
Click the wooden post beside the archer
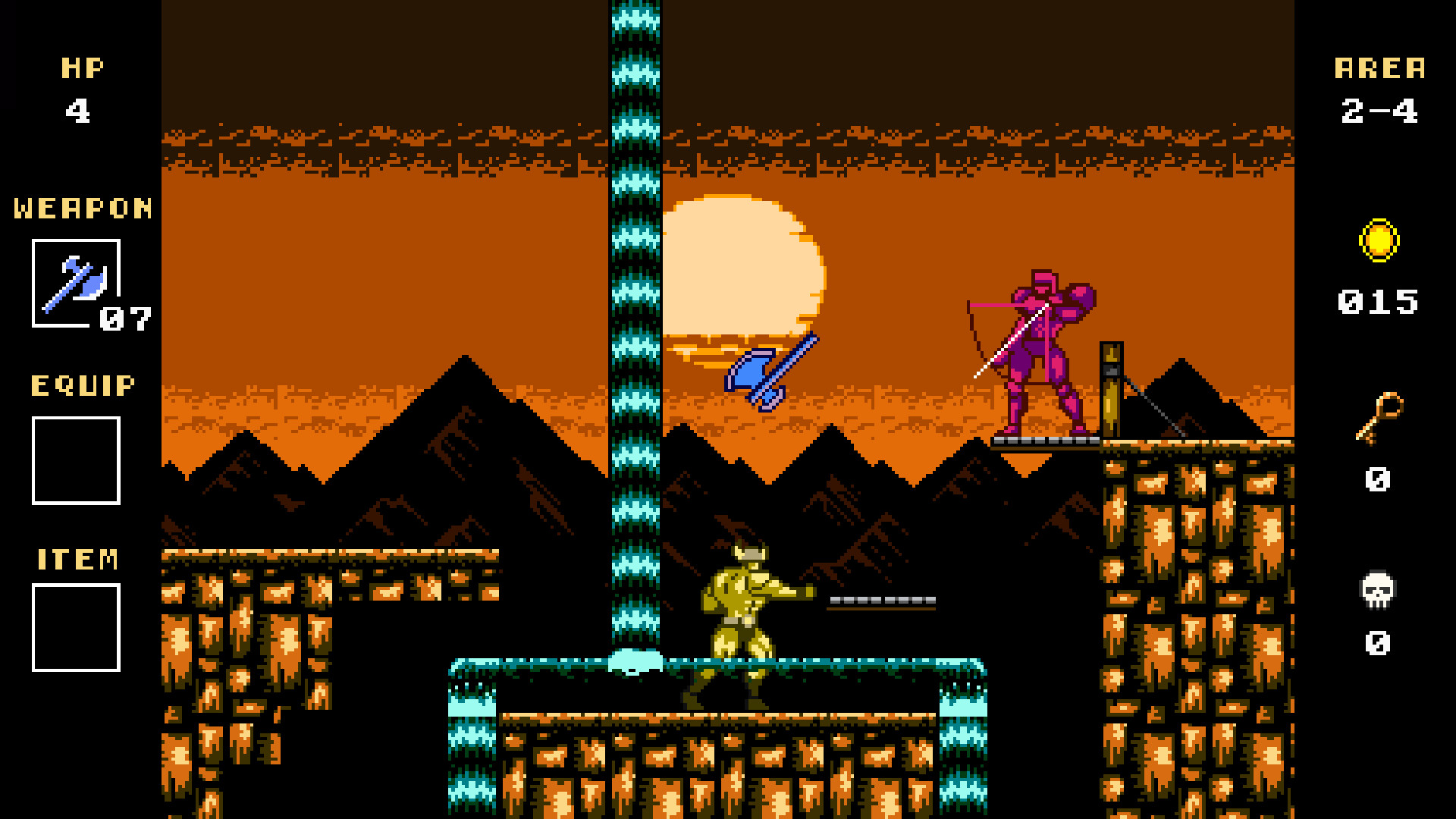click(1109, 387)
